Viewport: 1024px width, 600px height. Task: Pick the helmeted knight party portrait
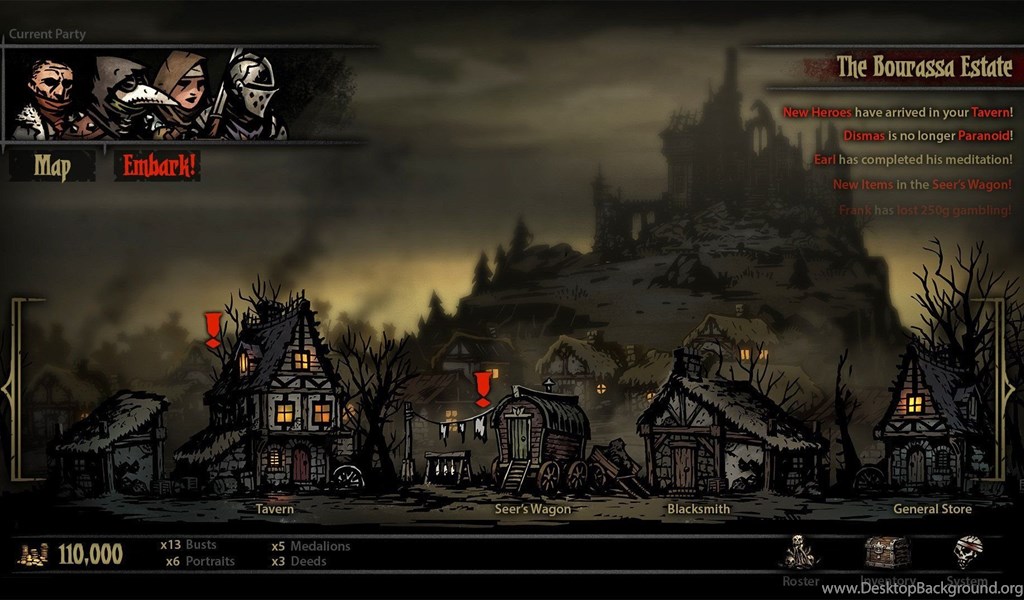[x=248, y=95]
